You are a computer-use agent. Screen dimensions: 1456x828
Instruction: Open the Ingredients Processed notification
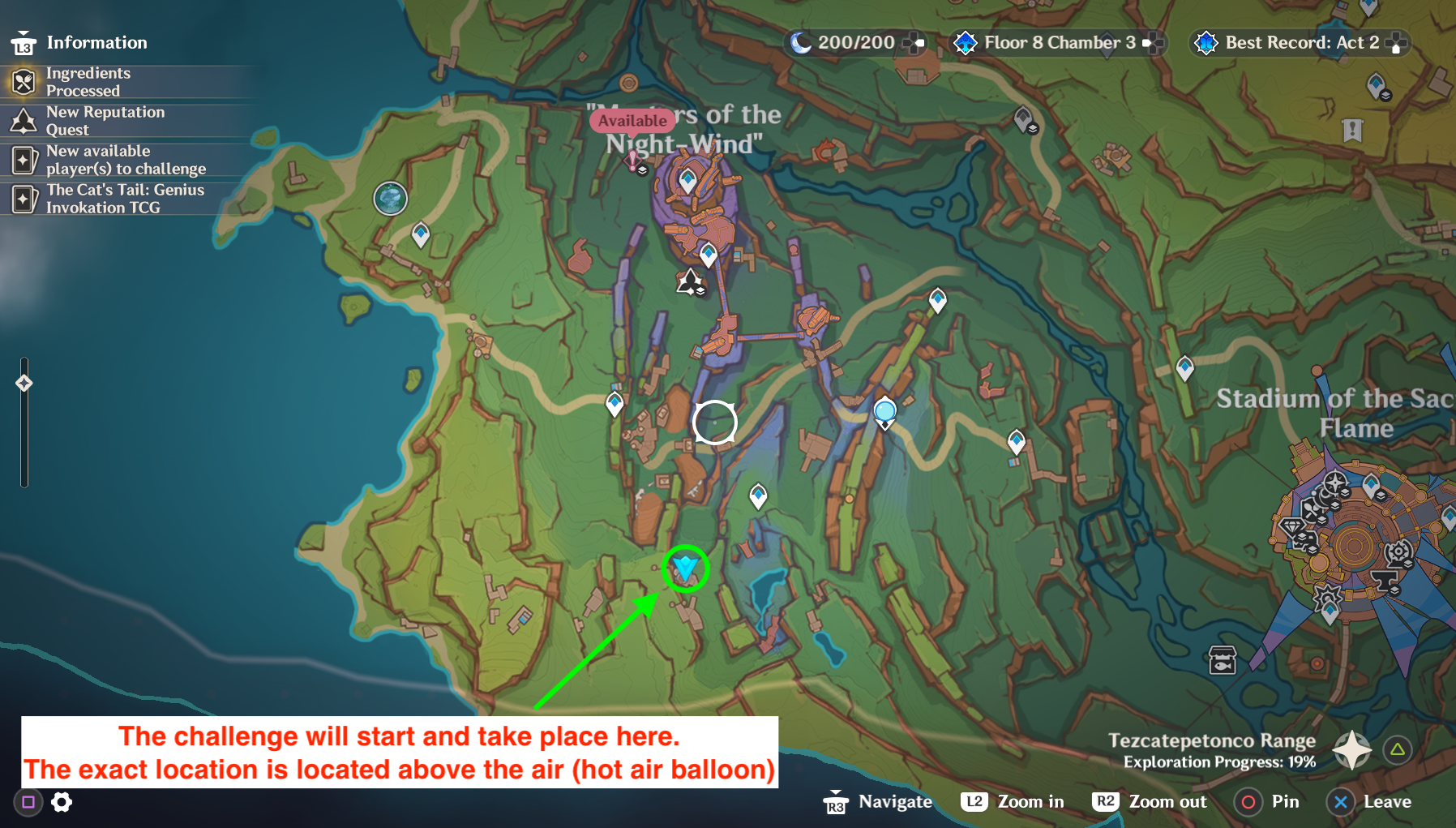tap(88, 82)
